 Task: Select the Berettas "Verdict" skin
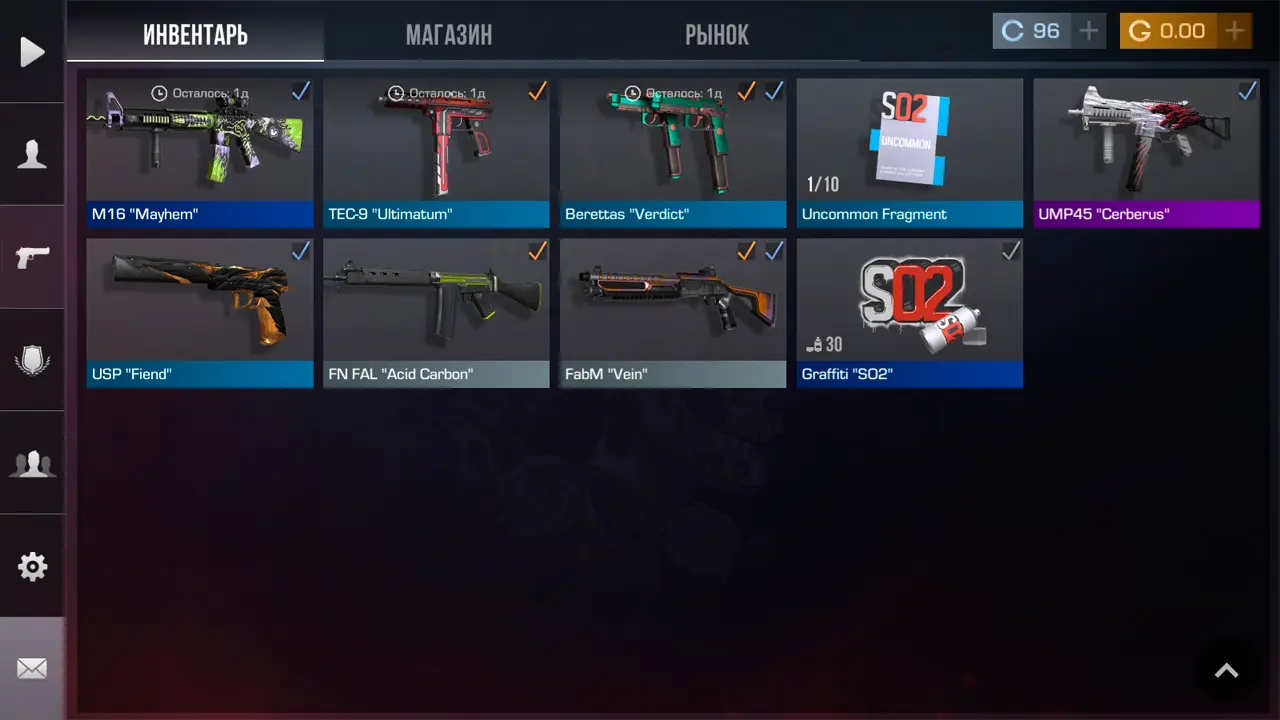673,152
